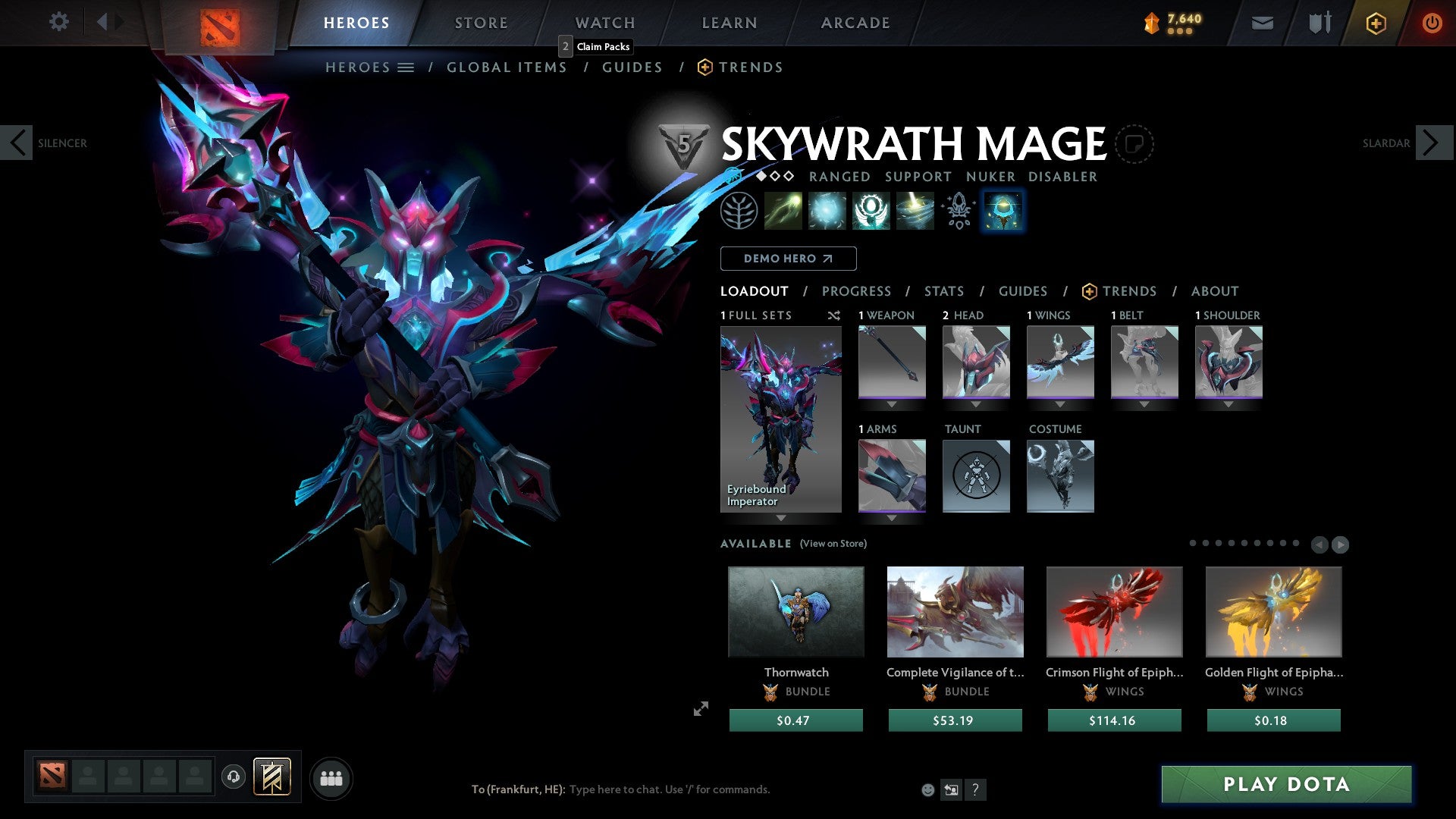Open the ARCADE menu item
1456x819 pixels.
tap(855, 23)
